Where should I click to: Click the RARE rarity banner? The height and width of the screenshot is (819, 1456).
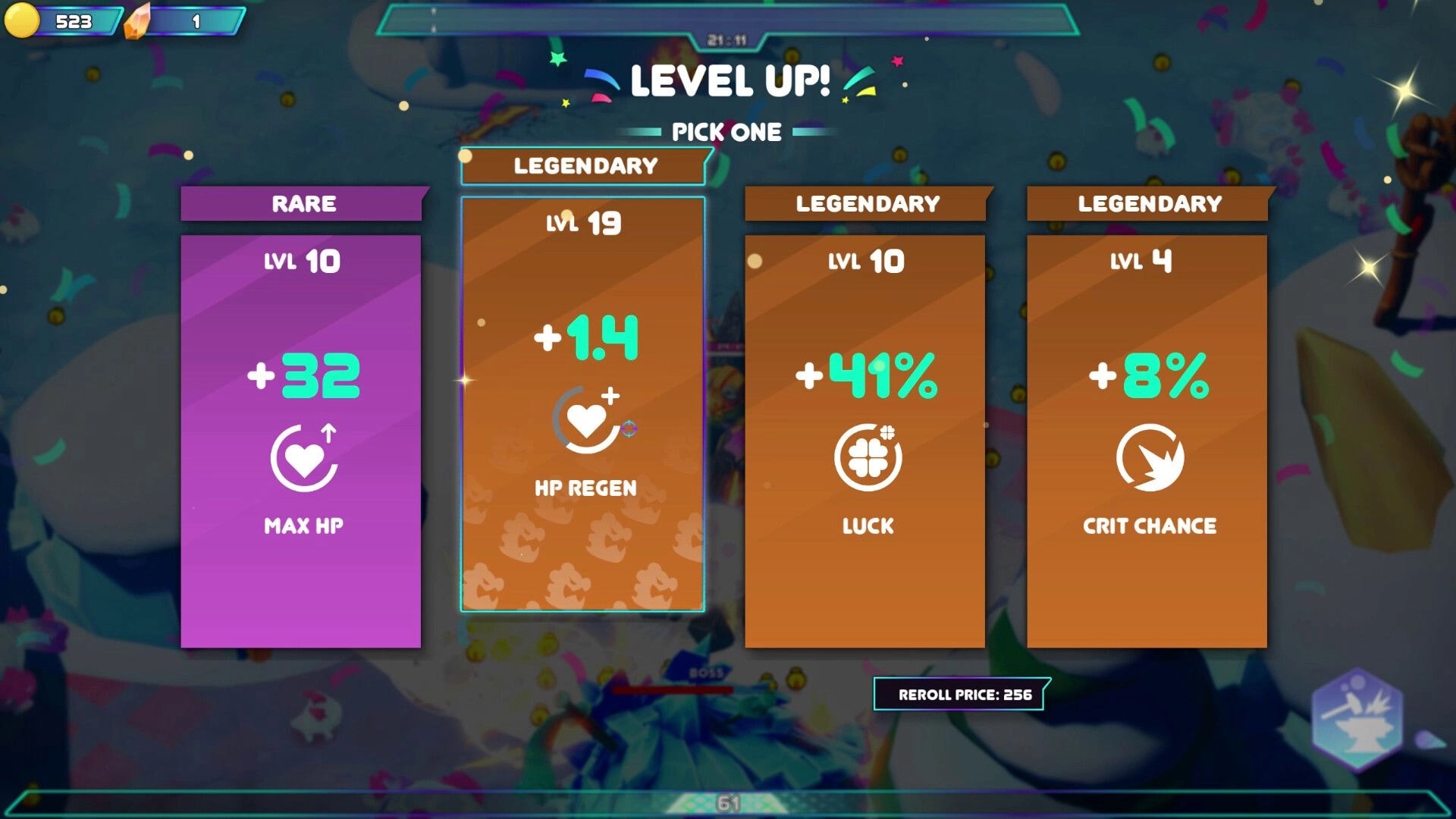300,203
